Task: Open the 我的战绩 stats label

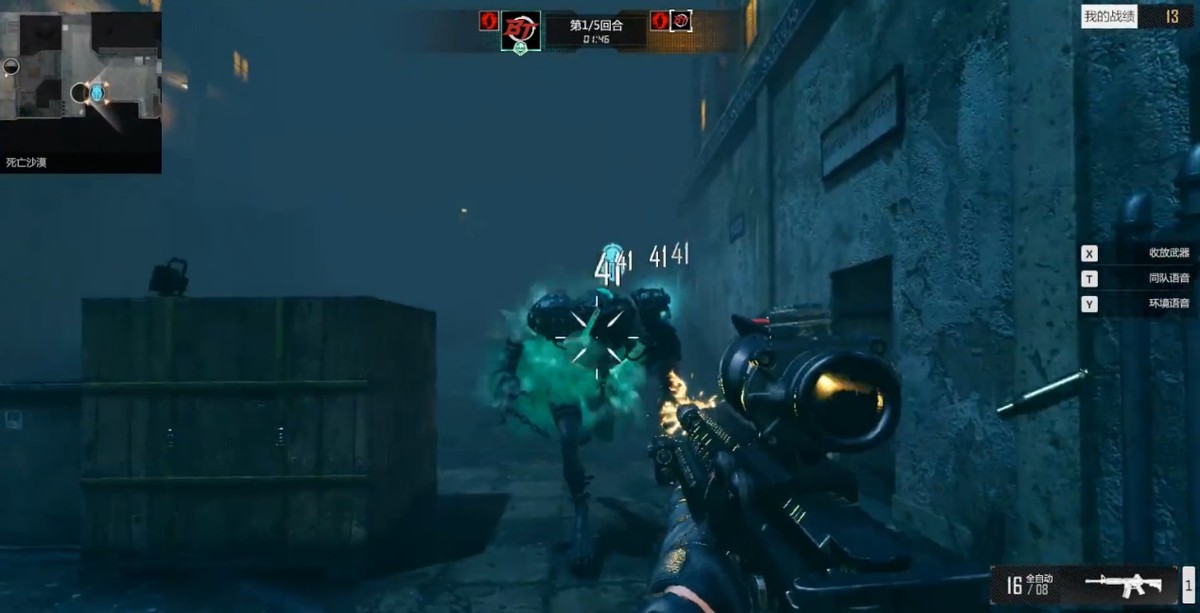Action: pyautogui.click(x=1109, y=16)
